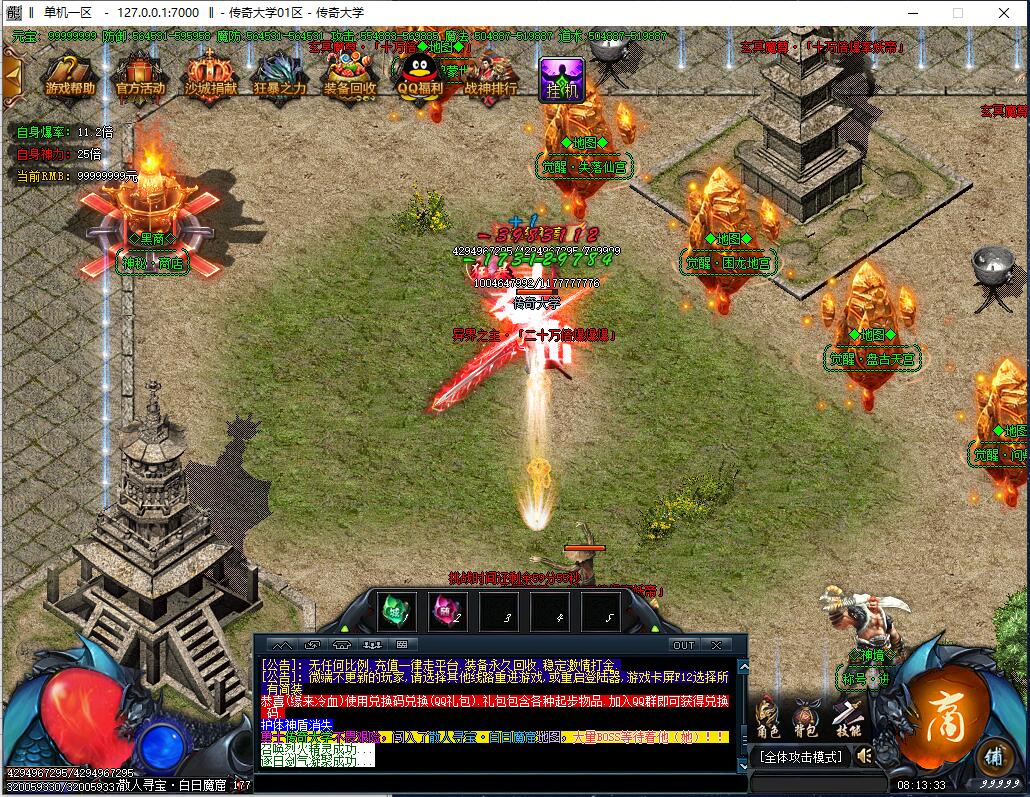Click the QQ福利 penguin icon
This screenshot has height=797, width=1030.
(x=420, y=73)
